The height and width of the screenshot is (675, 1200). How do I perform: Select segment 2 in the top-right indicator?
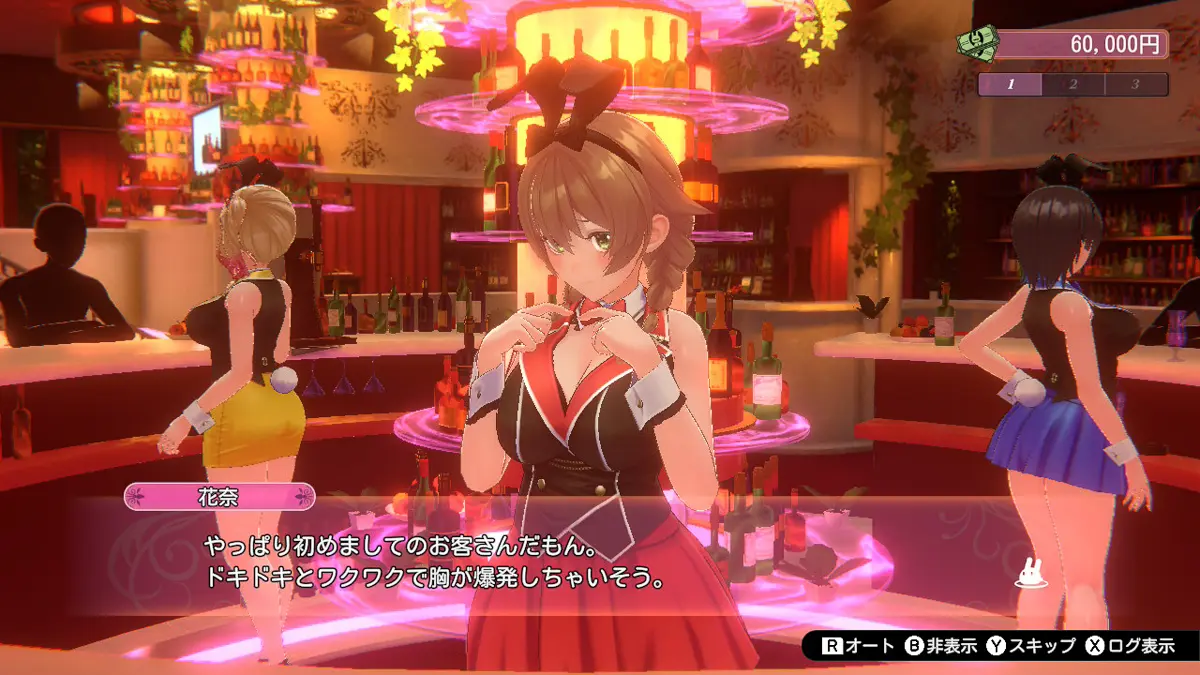(1073, 84)
